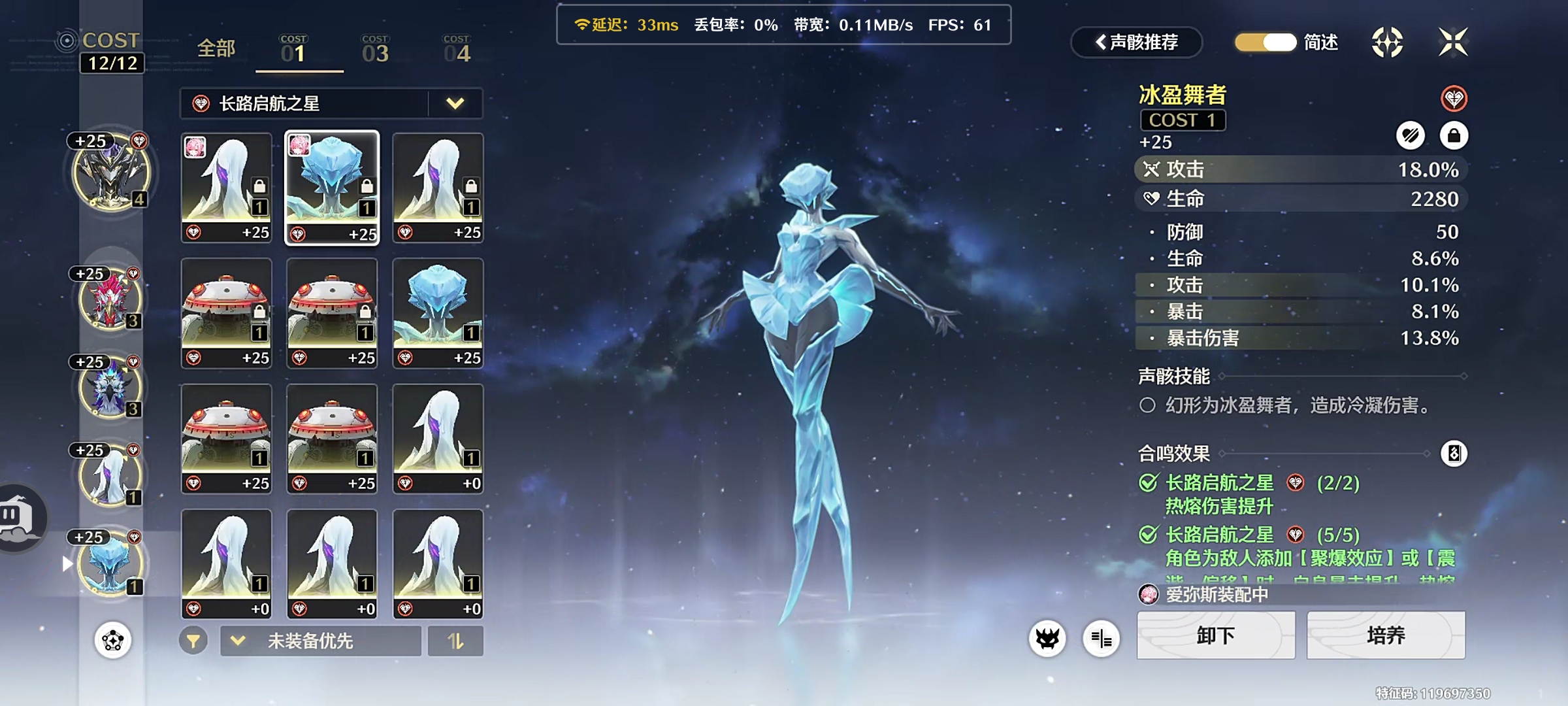Choose the highlighted ice dancer echo tile
1568x706 pixels.
[332, 188]
